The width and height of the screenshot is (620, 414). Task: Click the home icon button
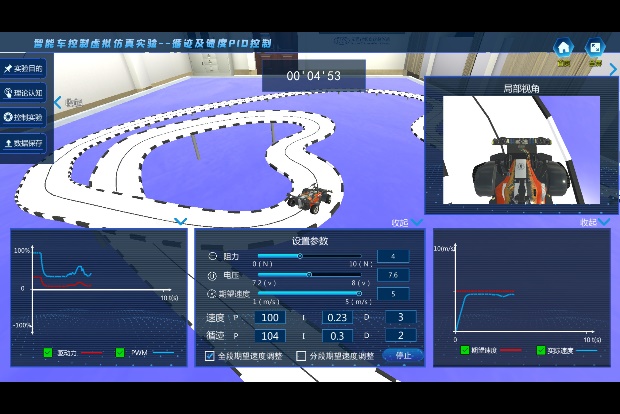coord(564,47)
